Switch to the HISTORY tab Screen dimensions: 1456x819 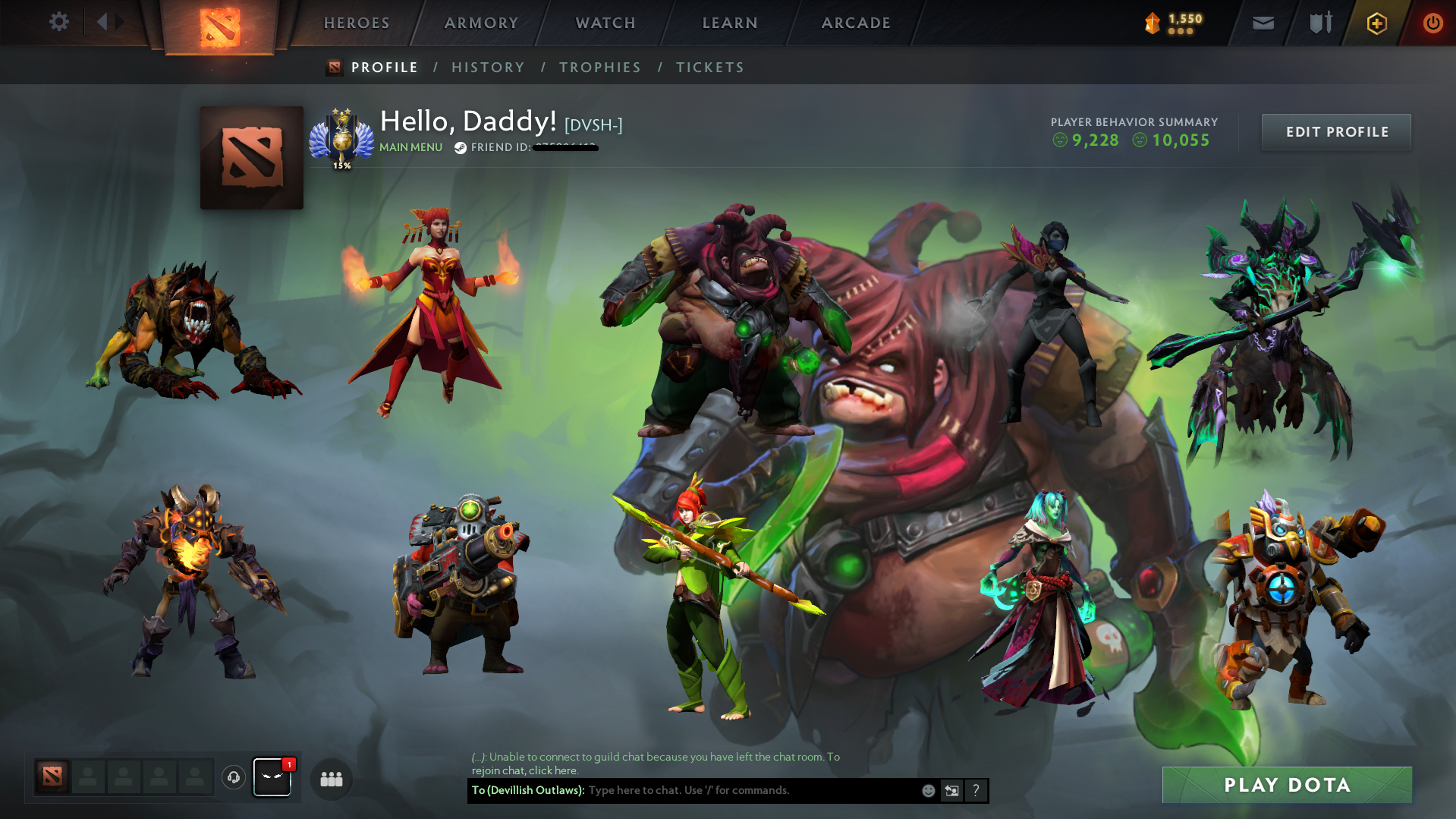pyautogui.click(x=488, y=67)
